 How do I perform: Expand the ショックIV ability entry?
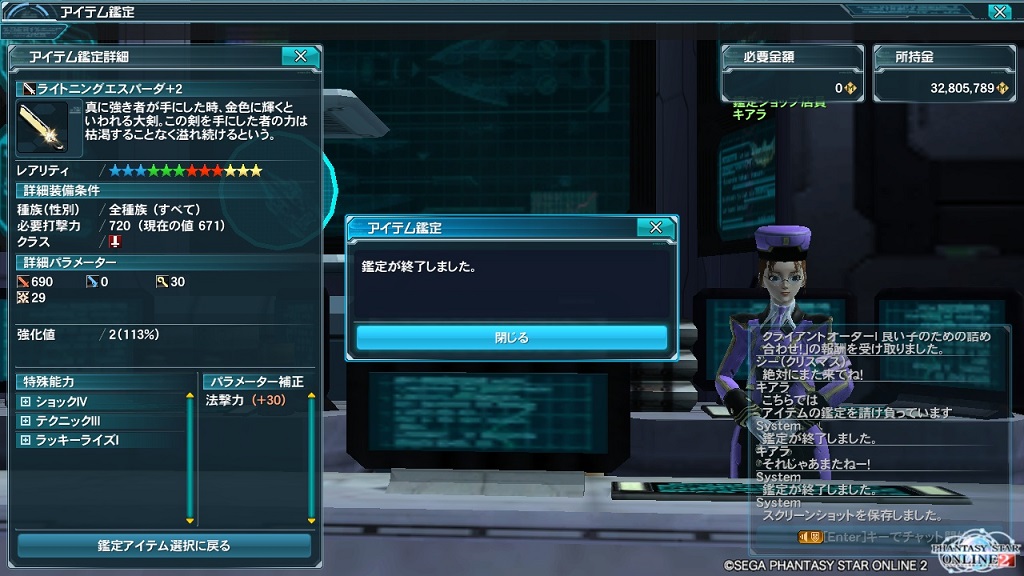click(x=26, y=402)
